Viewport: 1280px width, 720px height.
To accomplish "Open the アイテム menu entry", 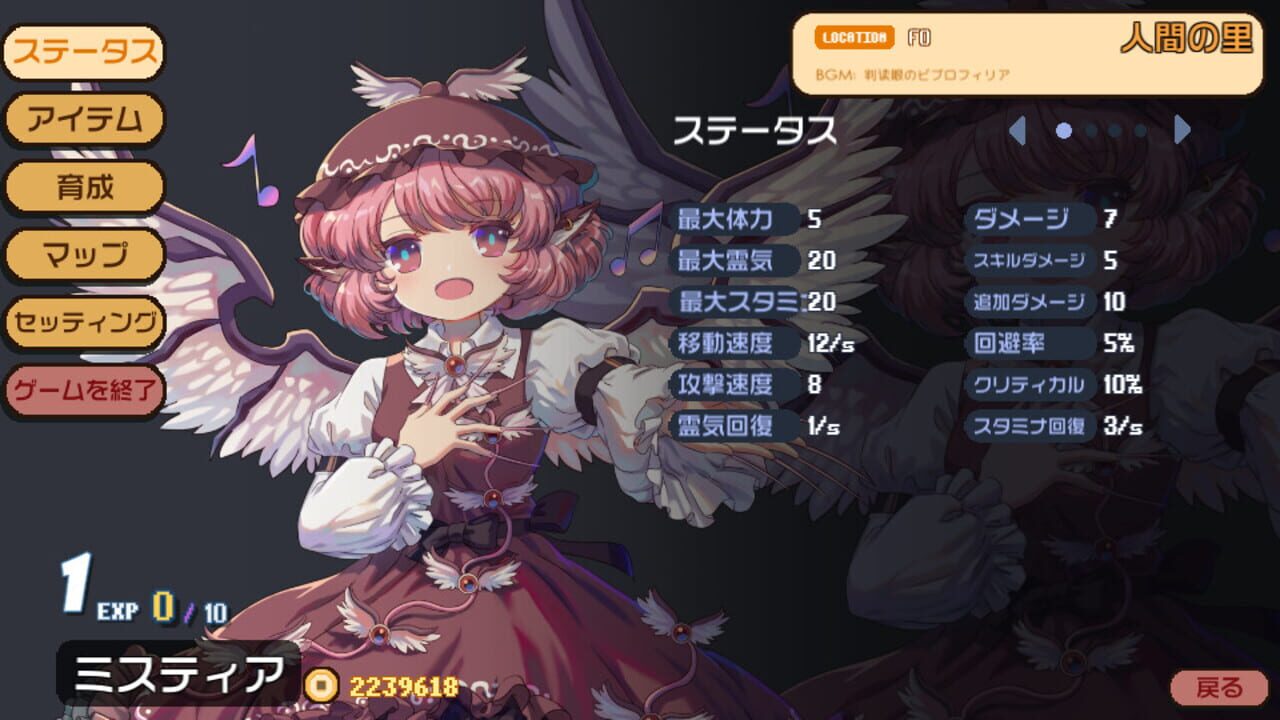I will [x=83, y=118].
